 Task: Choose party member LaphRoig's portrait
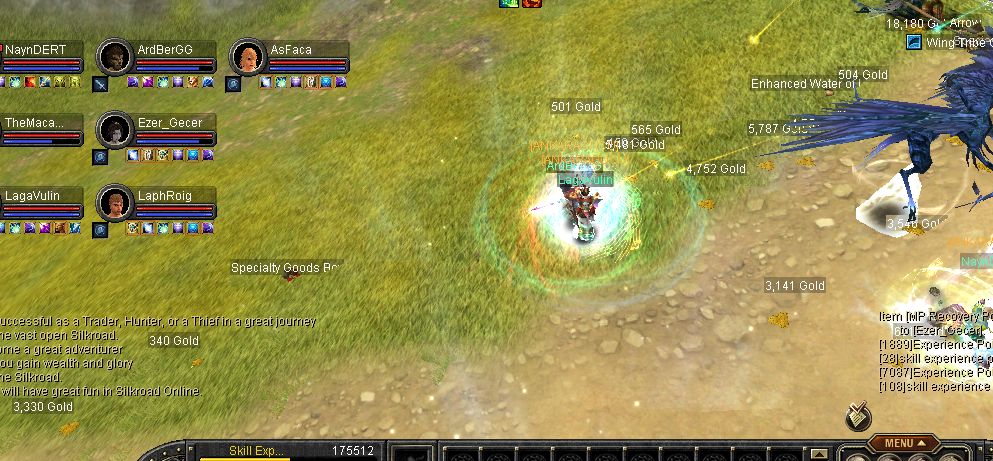[x=115, y=203]
